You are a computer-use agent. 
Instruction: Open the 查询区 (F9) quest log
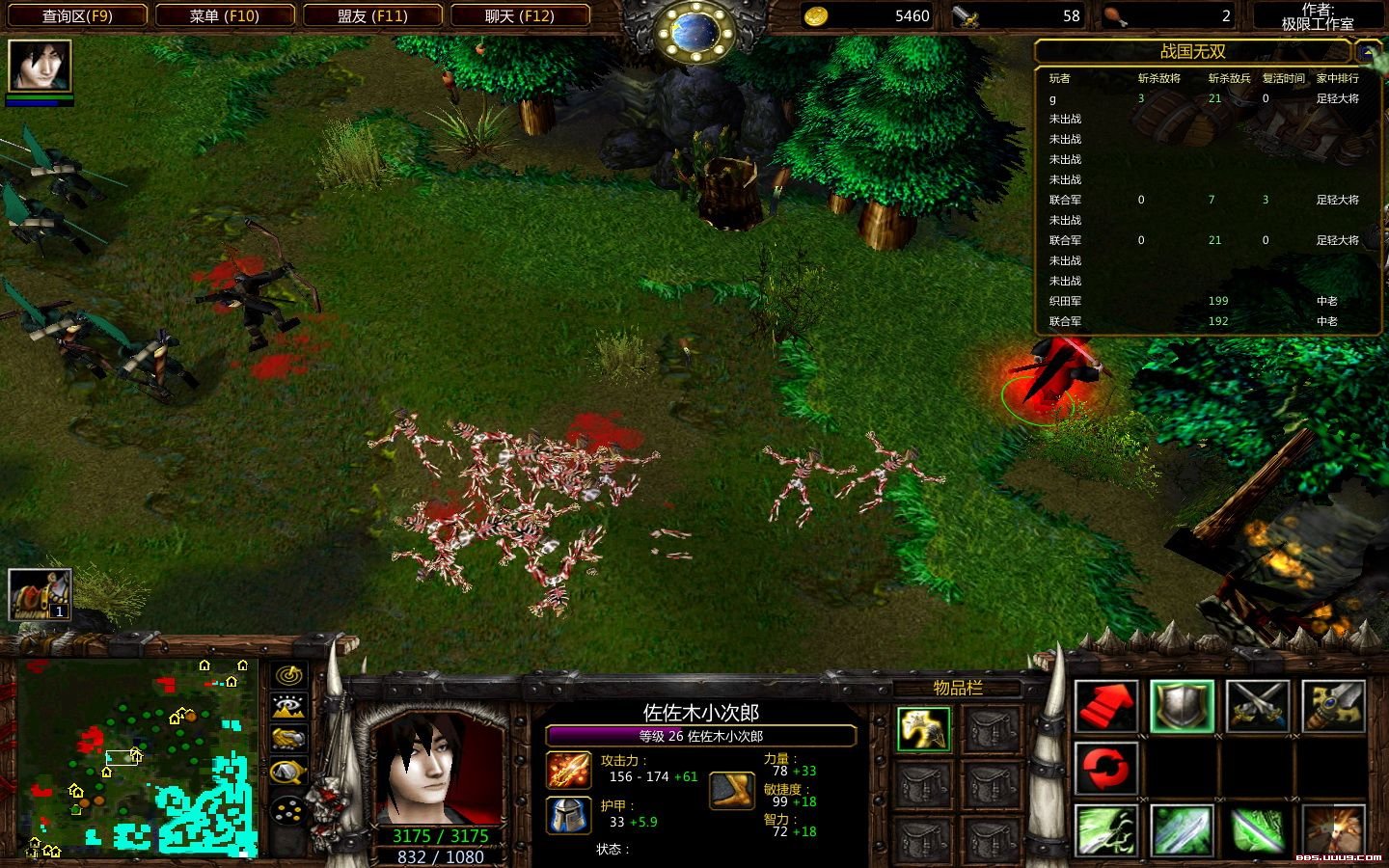pos(77,15)
